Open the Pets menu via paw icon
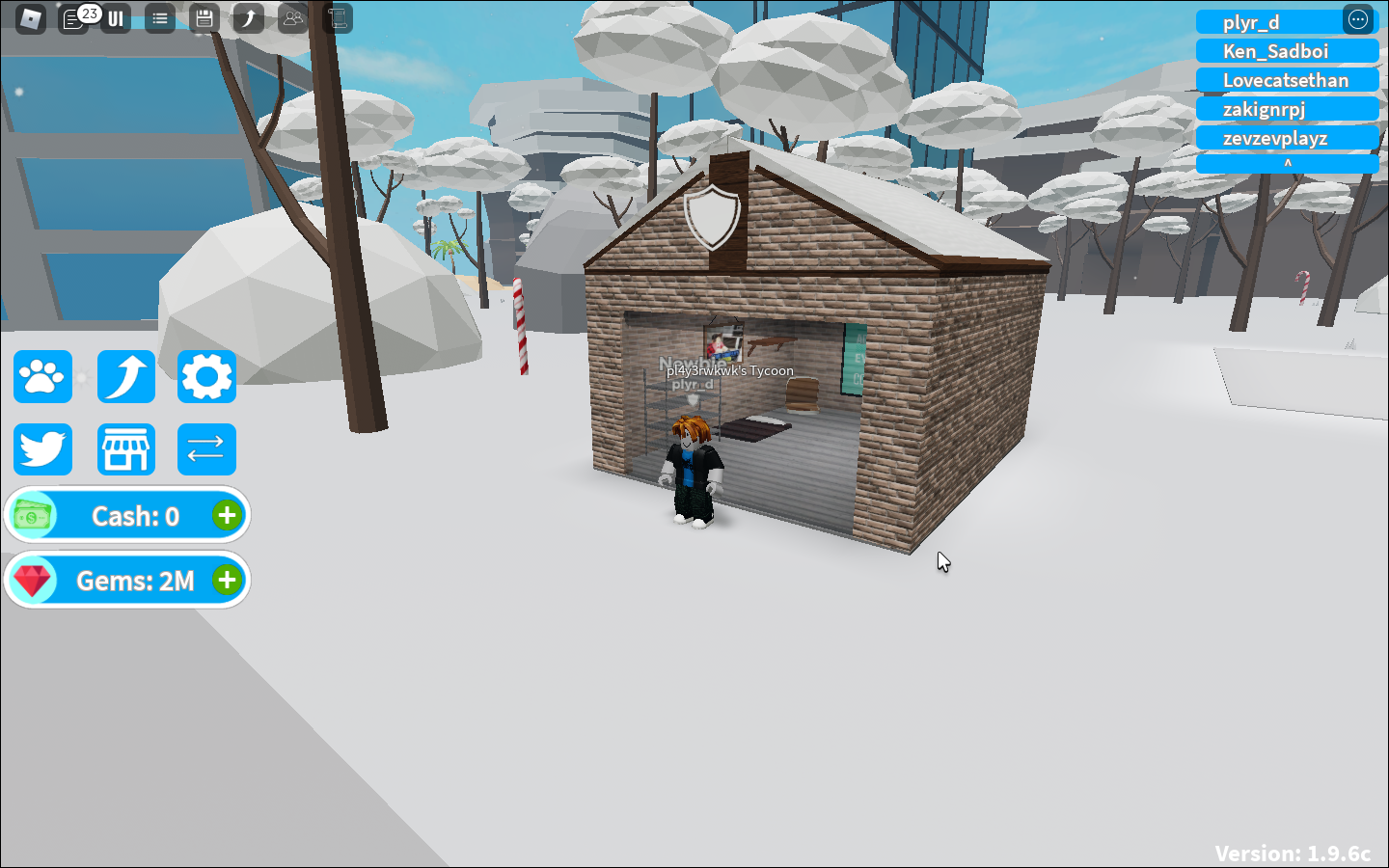1389x868 pixels. click(x=41, y=376)
